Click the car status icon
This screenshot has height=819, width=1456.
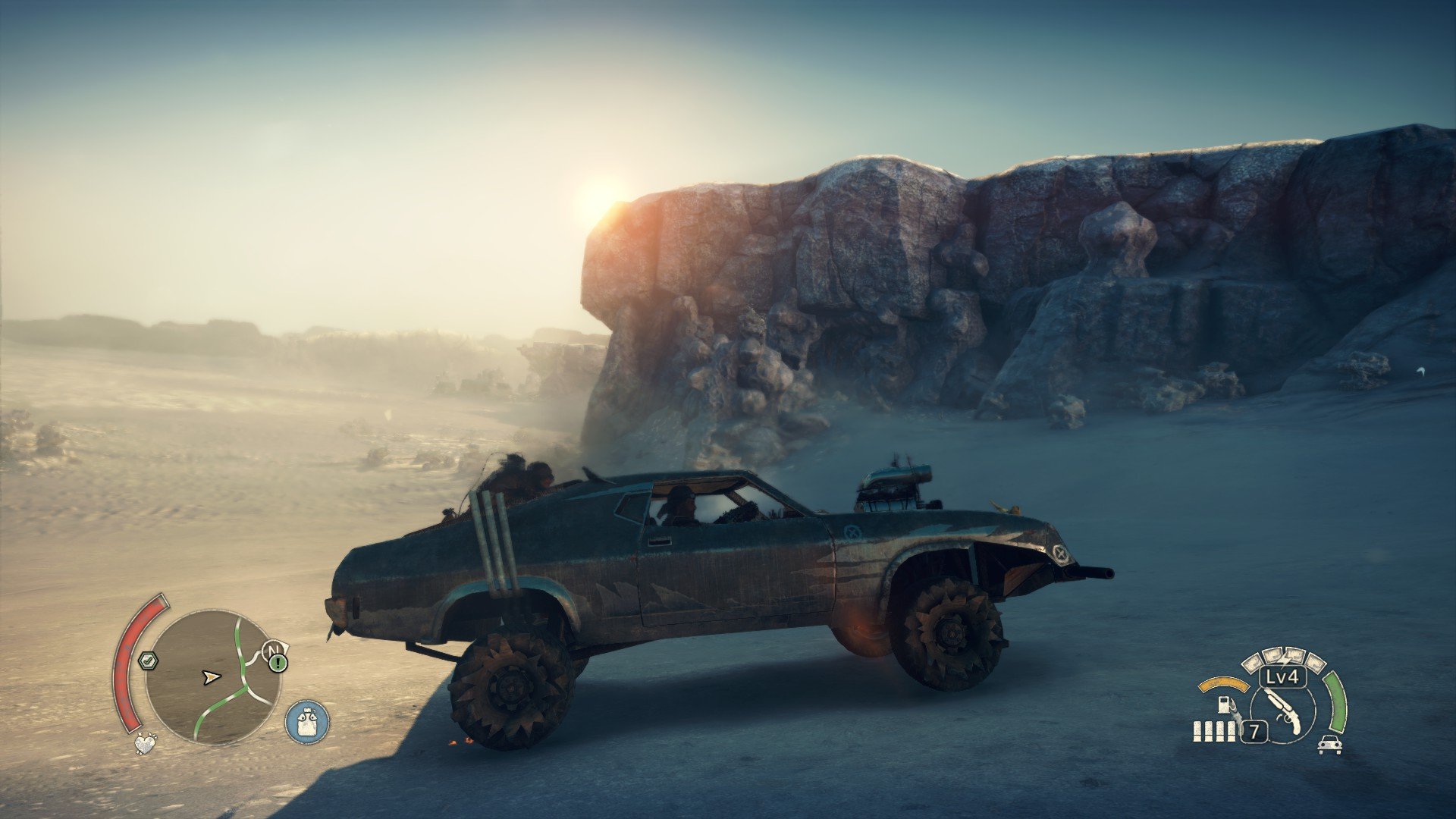tap(1329, 745)
